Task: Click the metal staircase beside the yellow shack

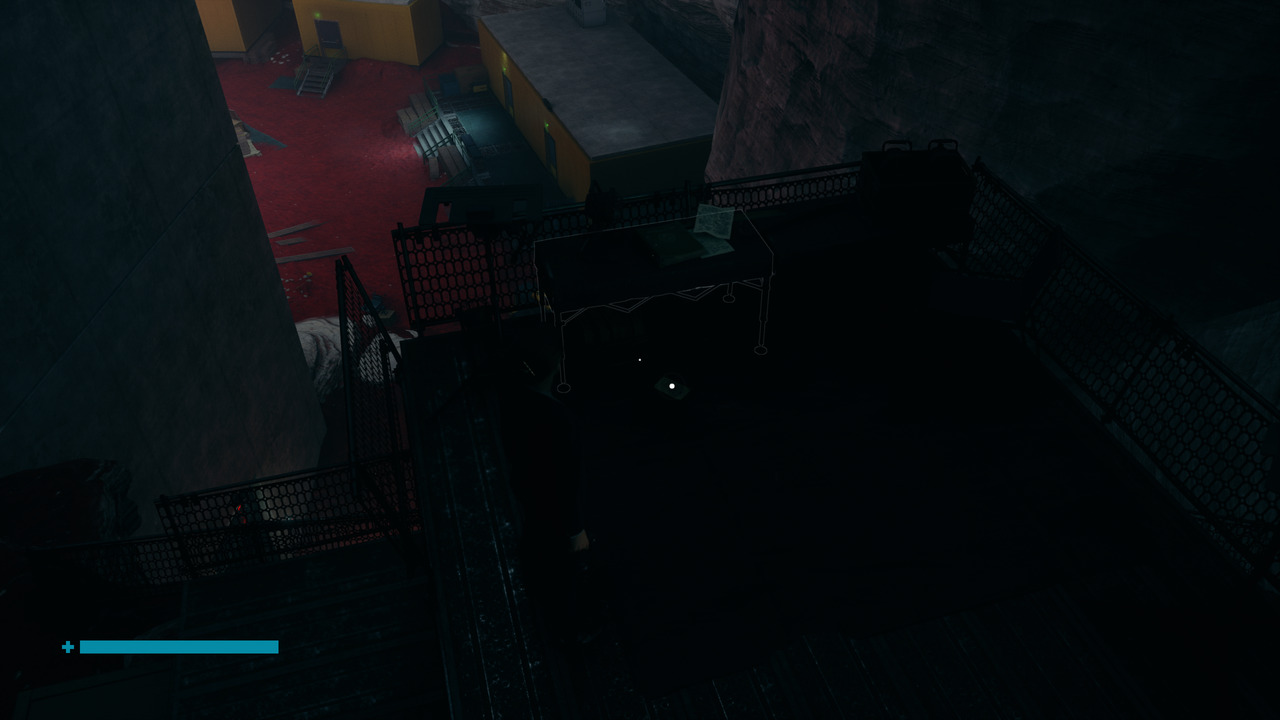Action: 313,79
